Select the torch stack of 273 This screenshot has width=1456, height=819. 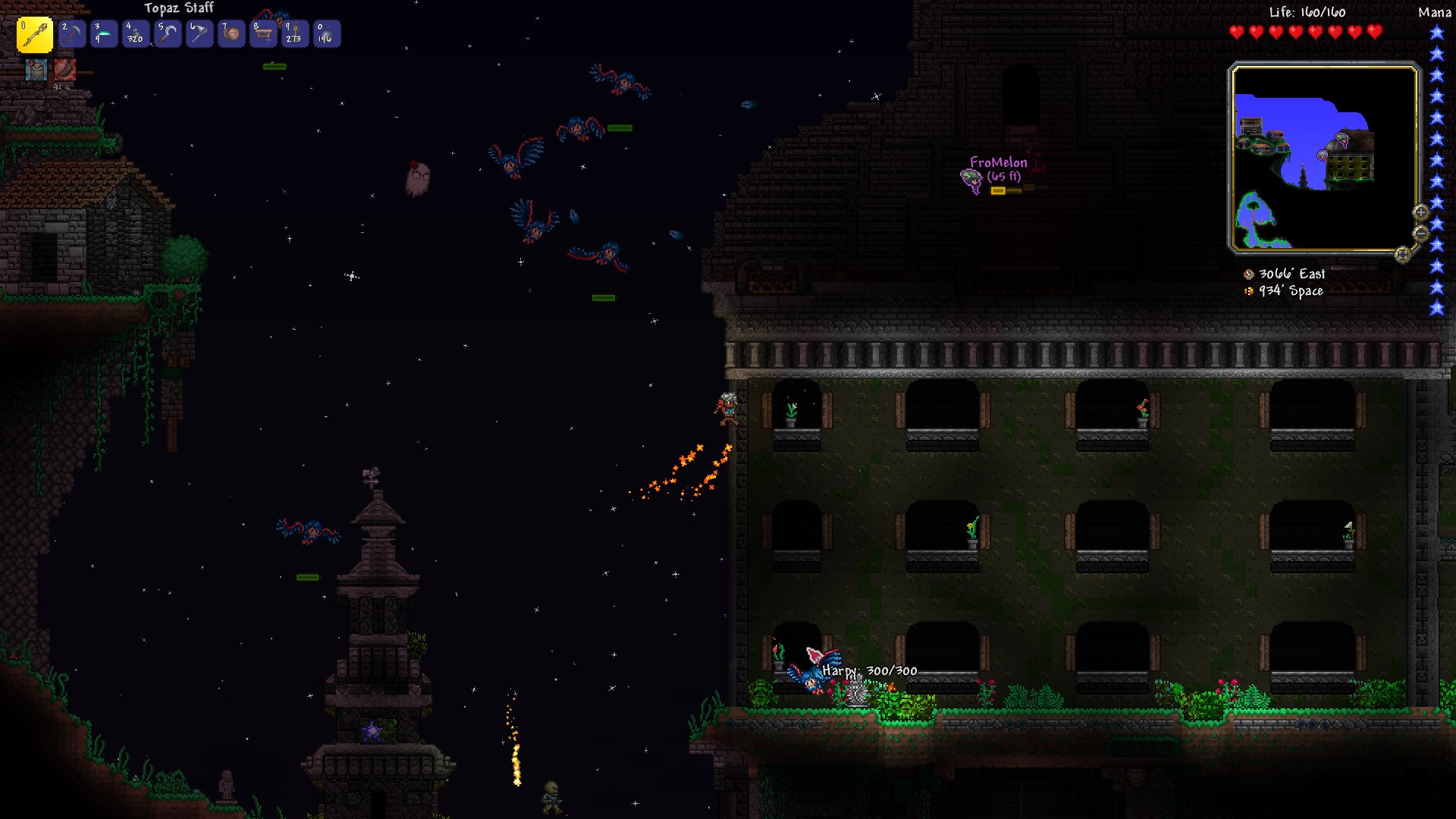294,34
